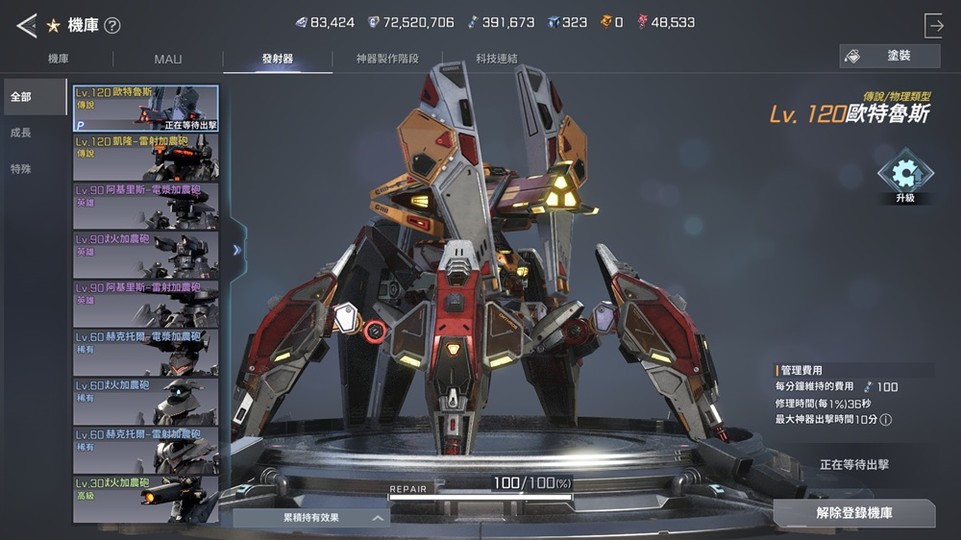Select the 成長 filter category
This screenshot has height=540, width=961.
coord(21,133)
